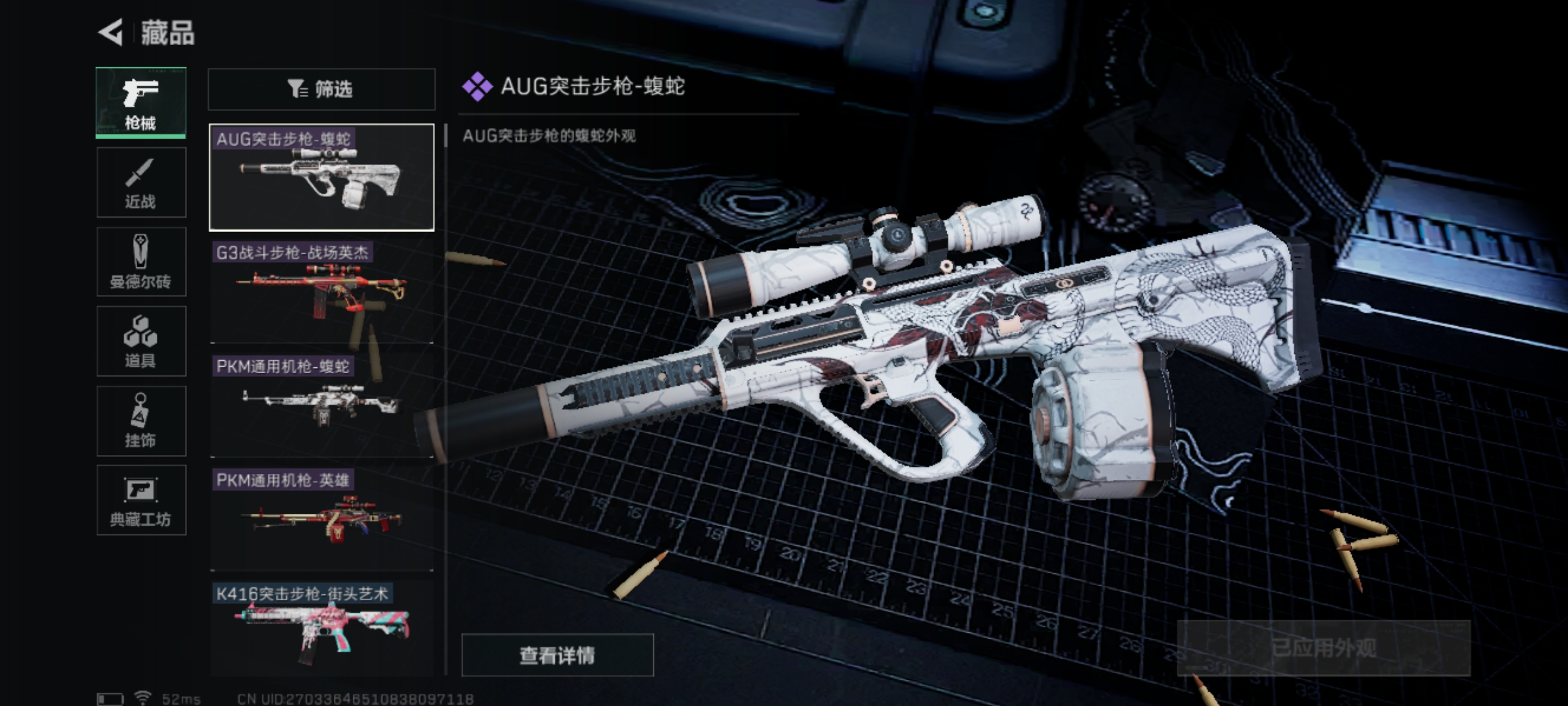Image resolution: width=1568 pixels, height=706 pixels.
Task: Show the 道具 items category
Action: (140, 341)
